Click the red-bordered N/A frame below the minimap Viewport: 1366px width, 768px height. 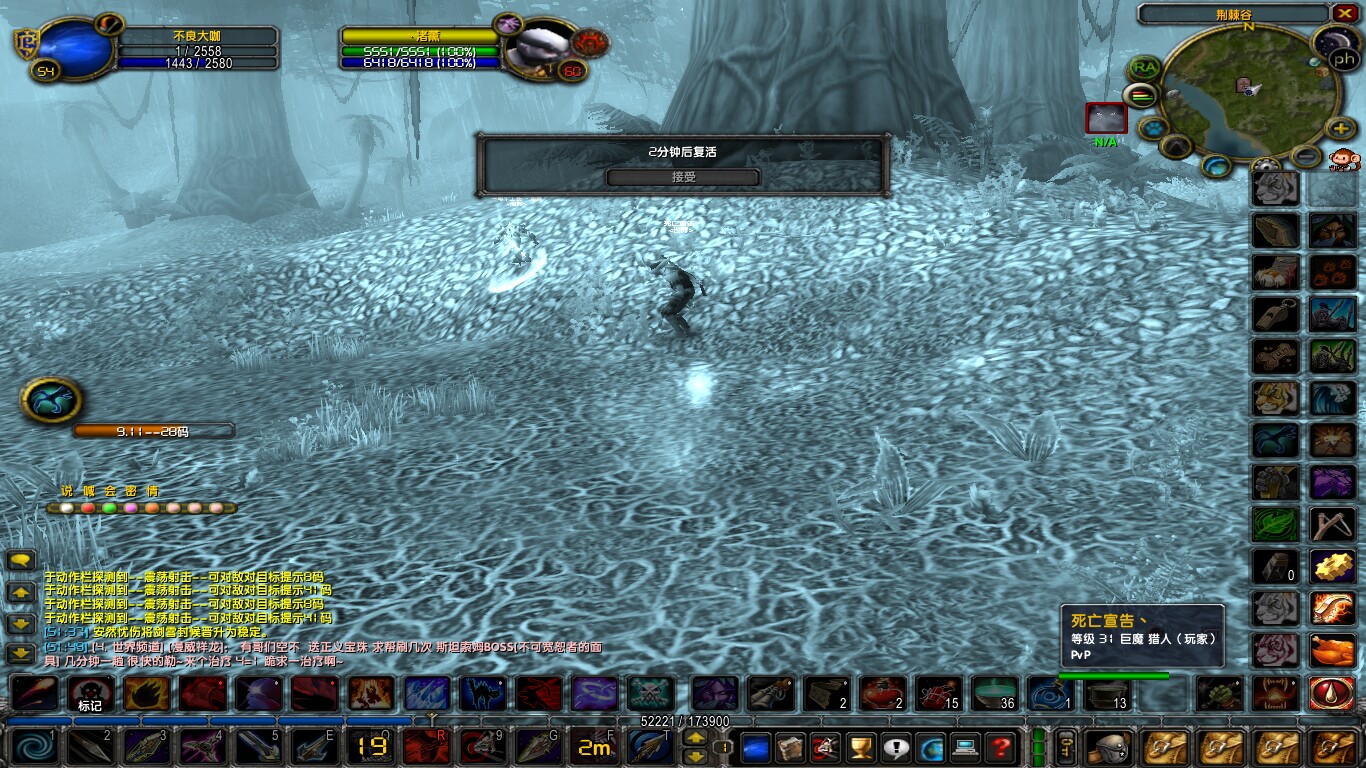[1105, 118]
